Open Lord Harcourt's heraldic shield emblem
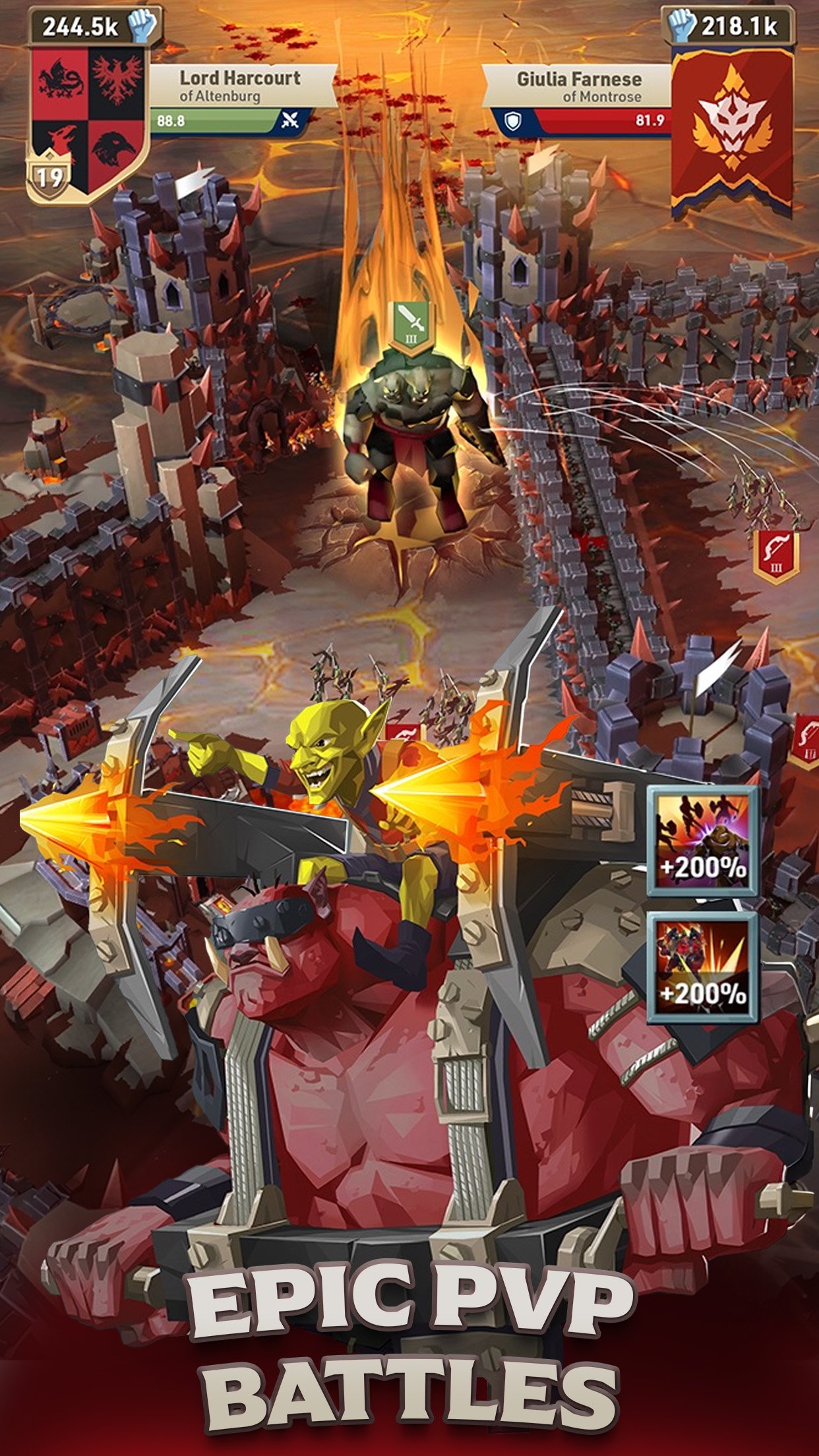Viewport: 819px width, 1456px height. coord(87,119)
